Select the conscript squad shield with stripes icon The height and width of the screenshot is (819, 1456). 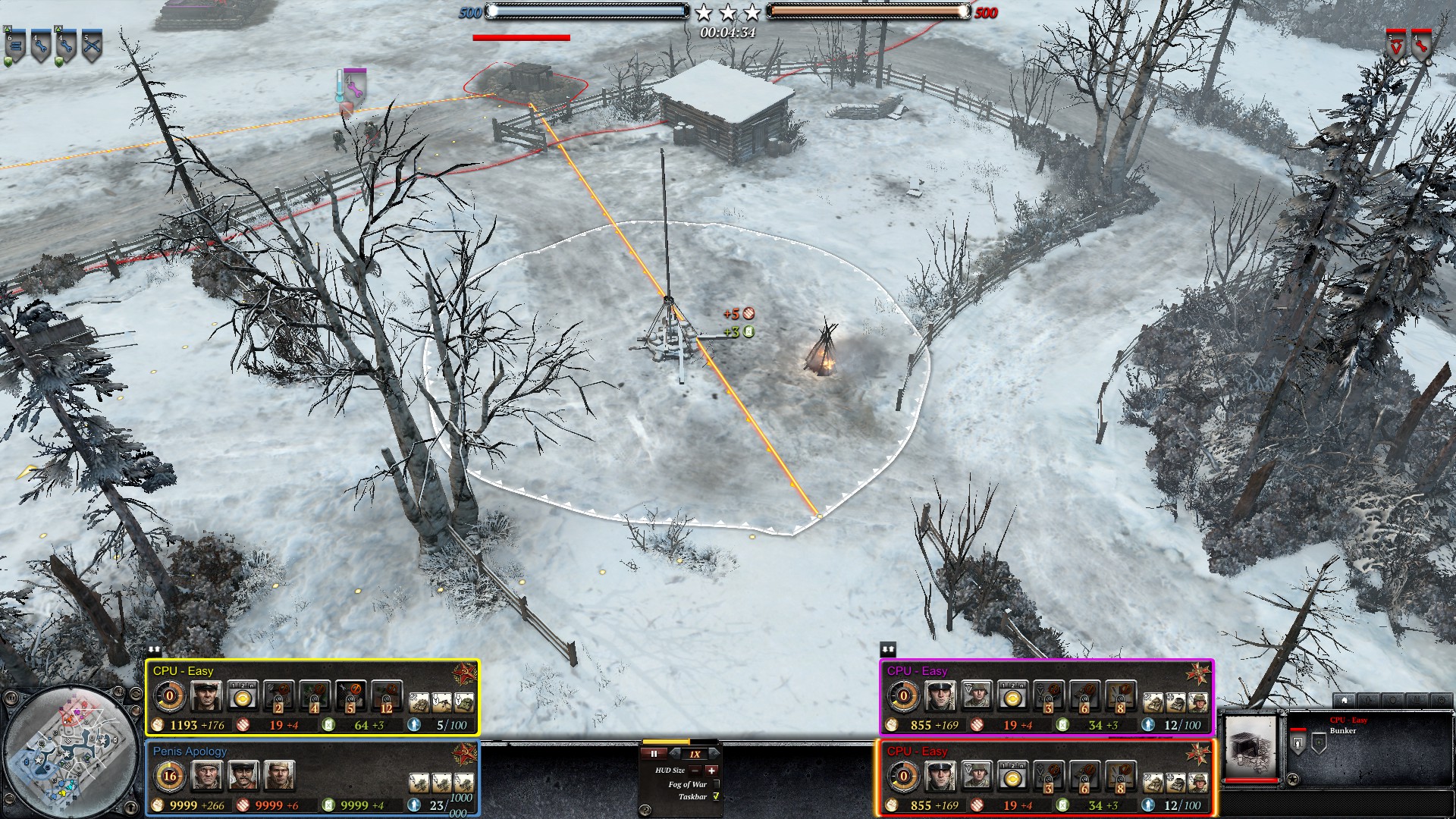[15, 46]
